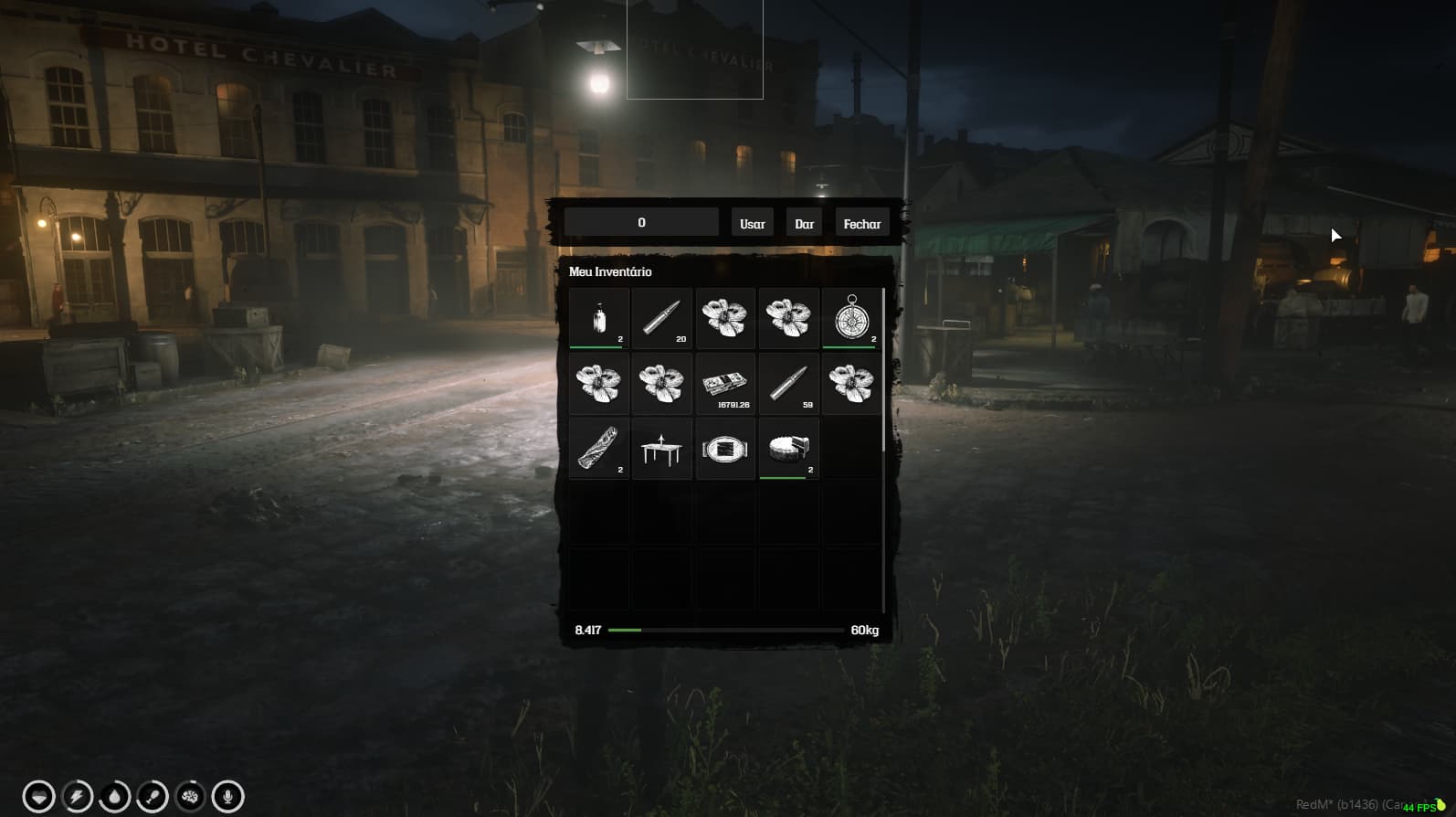Click the pocket watch item
Image resolution: width=1456 pixels, height=817 pixels.
tap(852, 318)
